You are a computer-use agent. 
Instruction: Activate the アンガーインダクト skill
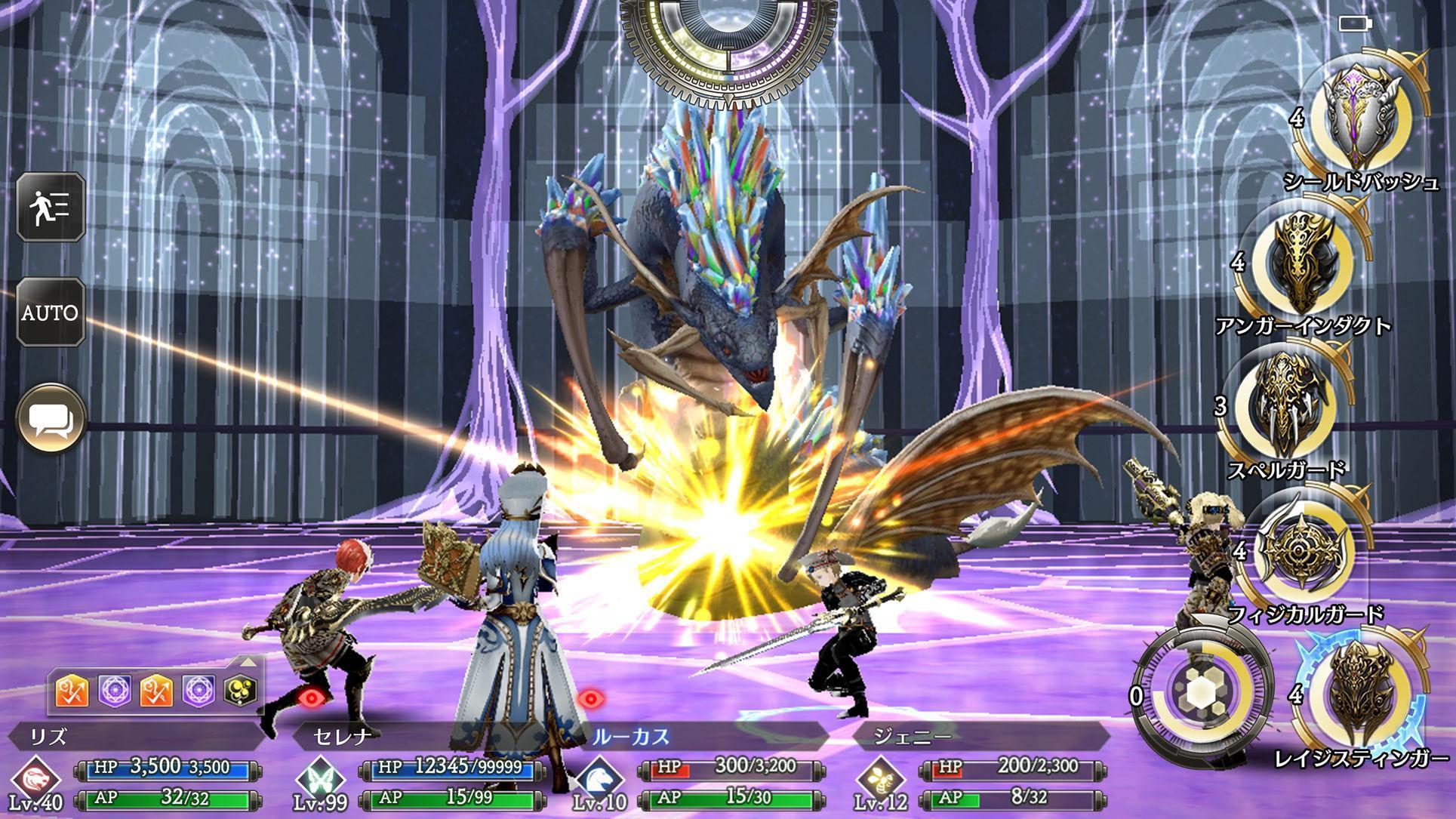click(1301, 262)
